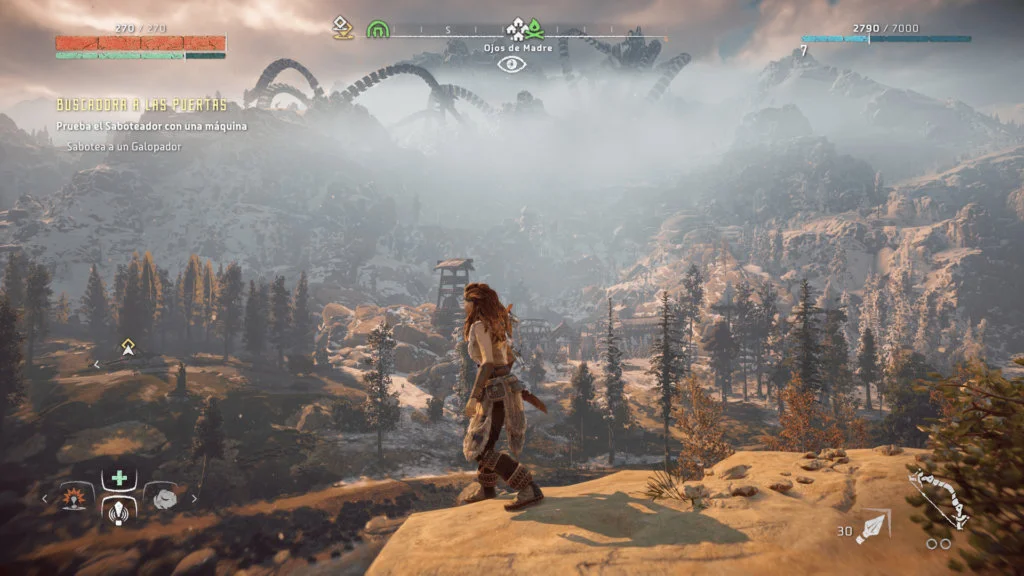The image size is (1024, 576).
Task: Cycle tools with the left arrow
Action: point(44,496)
